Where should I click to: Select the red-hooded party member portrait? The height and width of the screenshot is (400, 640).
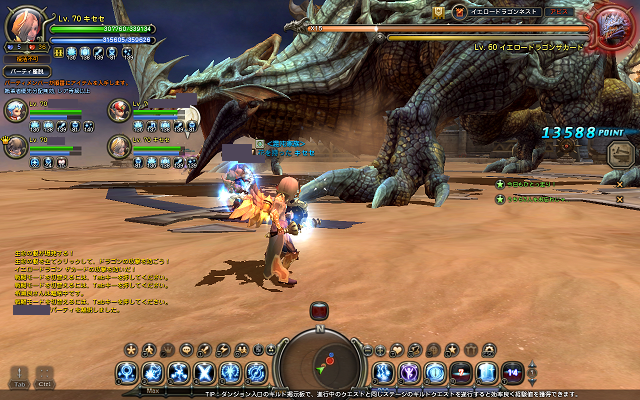[120, 110]
